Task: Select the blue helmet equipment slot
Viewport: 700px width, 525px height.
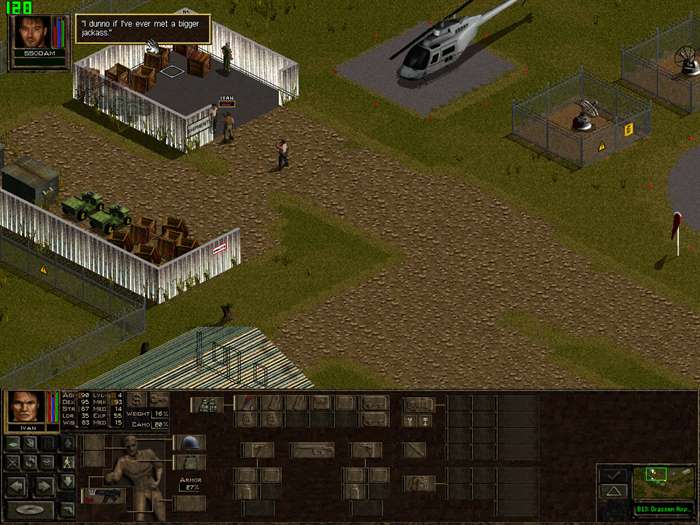Action: pos(190,443)
